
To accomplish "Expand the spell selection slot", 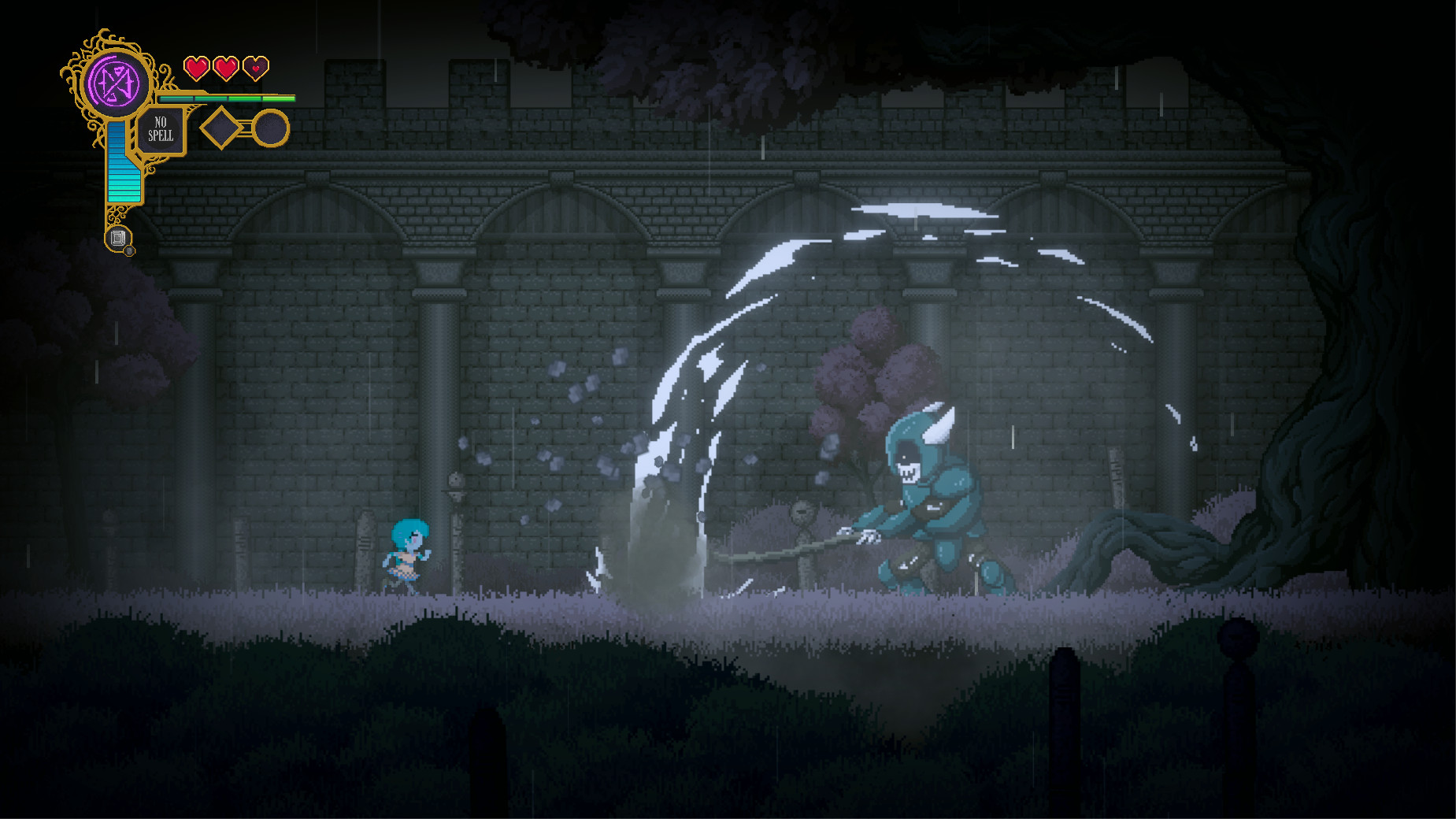I will click(x=161, y=128).
